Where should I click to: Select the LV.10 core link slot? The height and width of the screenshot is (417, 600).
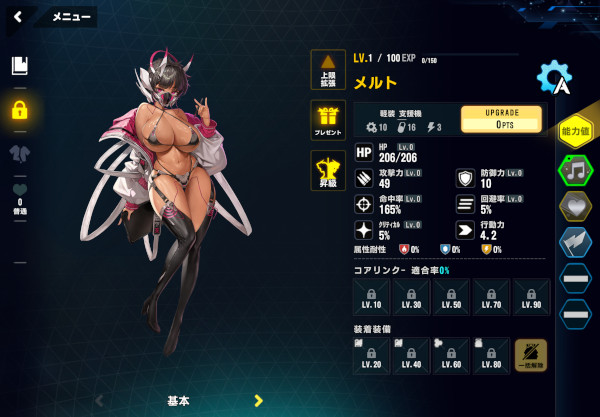(372, 297)
